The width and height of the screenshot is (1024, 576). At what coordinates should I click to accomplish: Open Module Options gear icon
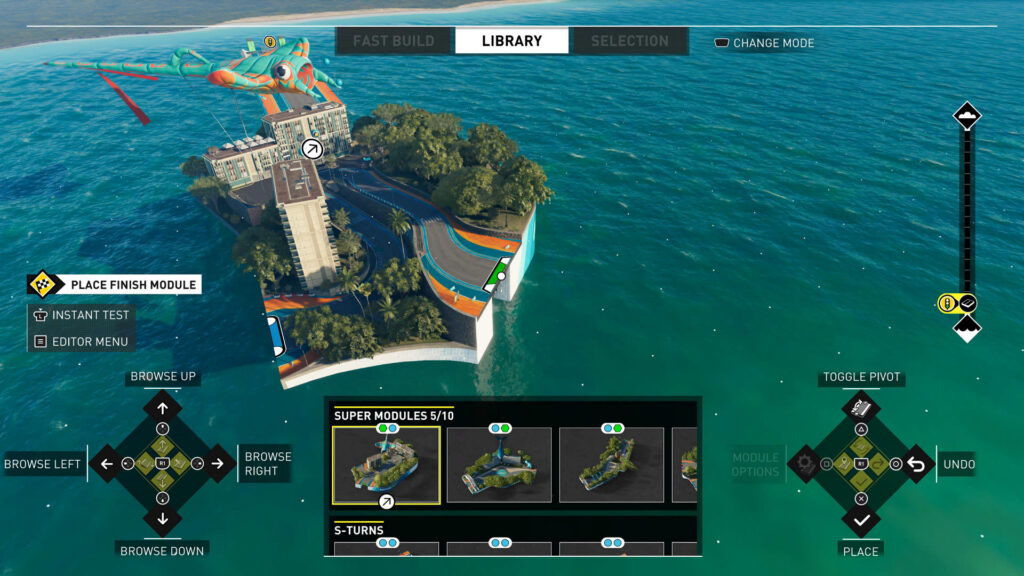[805, 463]
